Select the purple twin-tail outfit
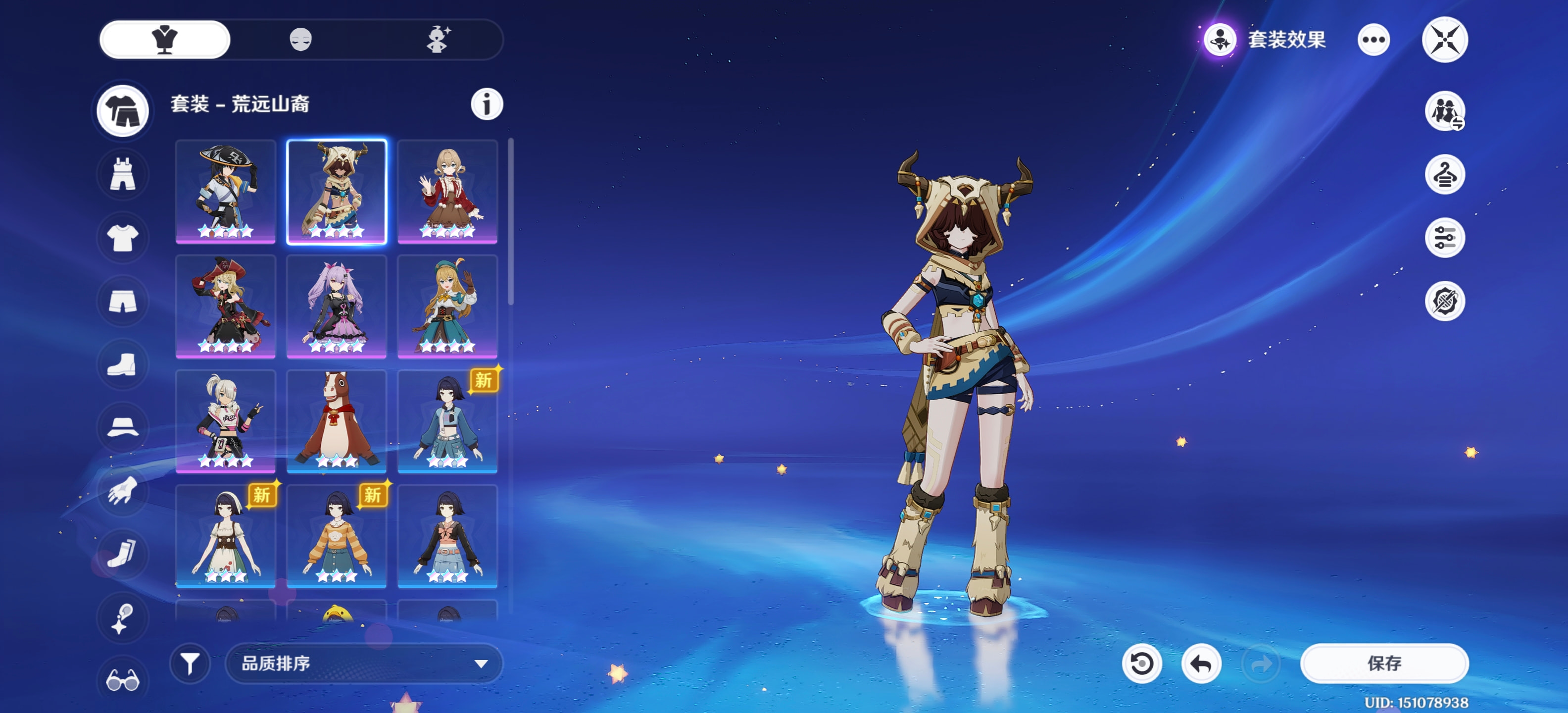1568x713 pixels. pyautogui.click(x=336, y=306)
